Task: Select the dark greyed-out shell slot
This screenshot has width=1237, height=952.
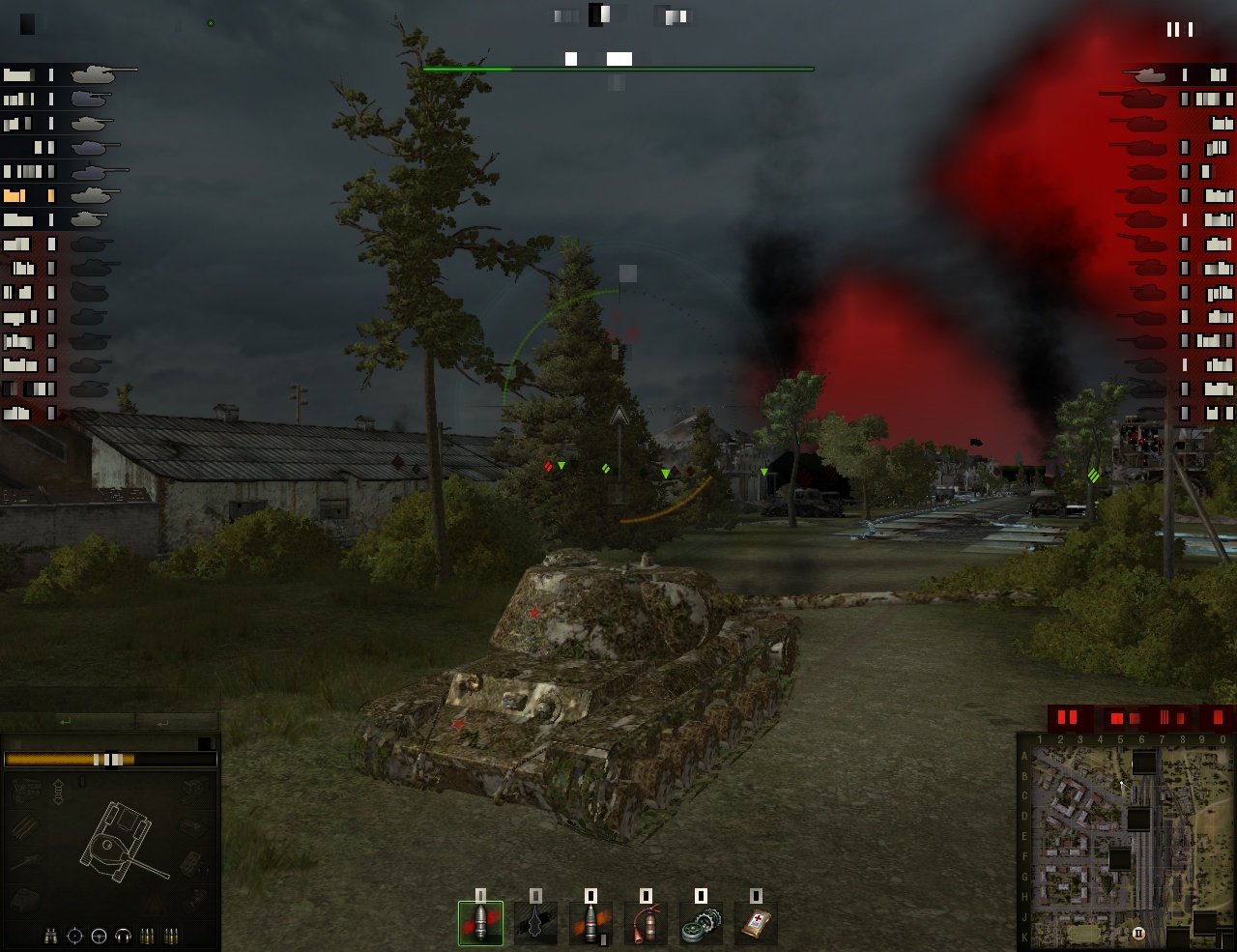Action: tap(535, 924)
